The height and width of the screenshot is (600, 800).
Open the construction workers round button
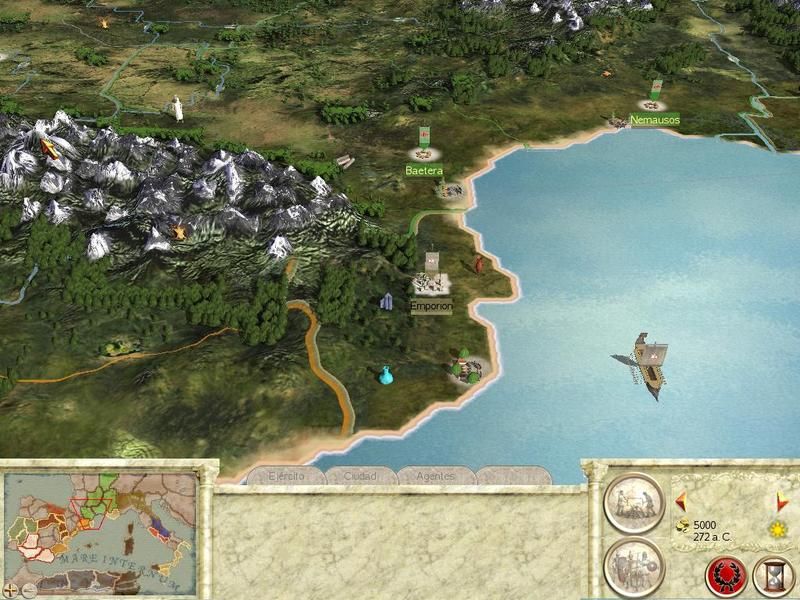point(635,501)
